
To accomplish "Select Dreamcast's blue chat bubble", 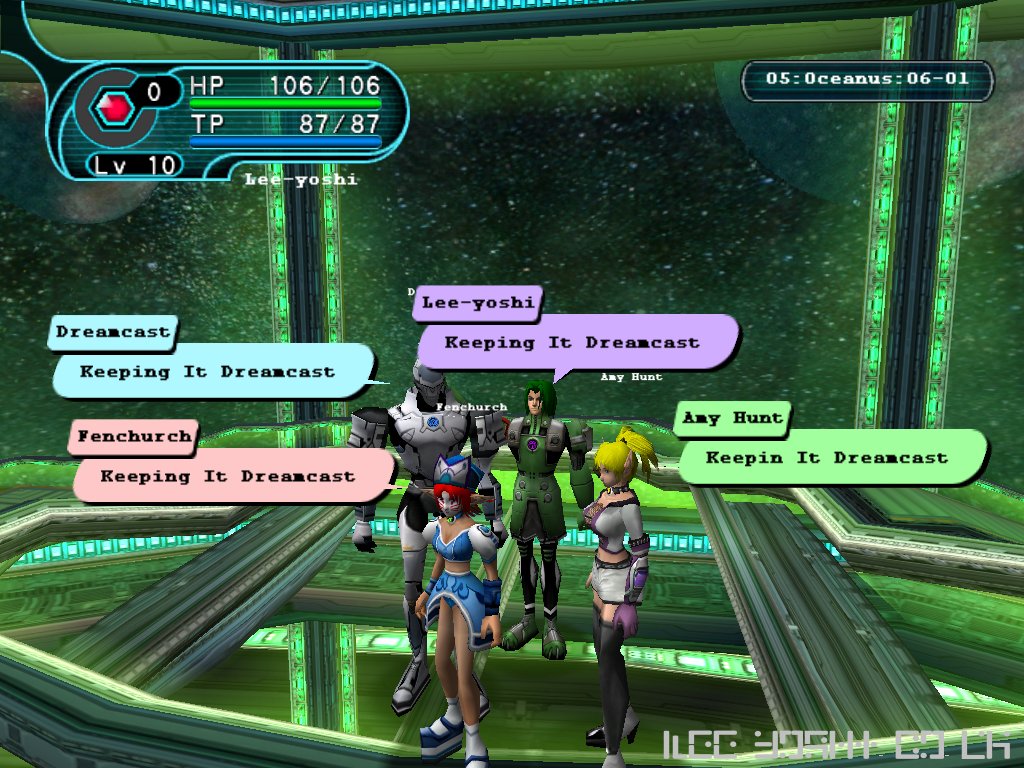I will 208,372.
